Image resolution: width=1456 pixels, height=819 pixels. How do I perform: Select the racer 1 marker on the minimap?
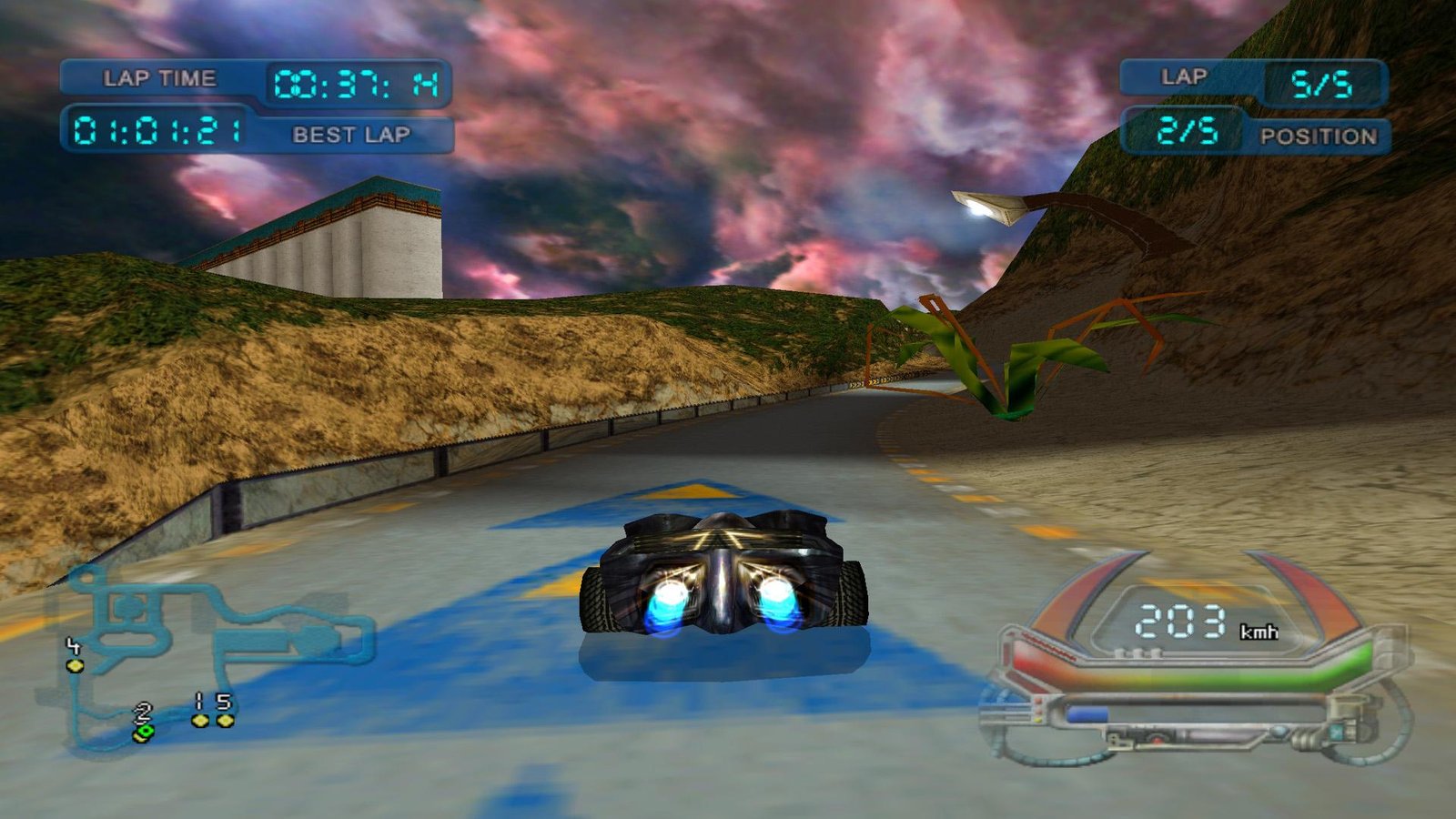200,720
